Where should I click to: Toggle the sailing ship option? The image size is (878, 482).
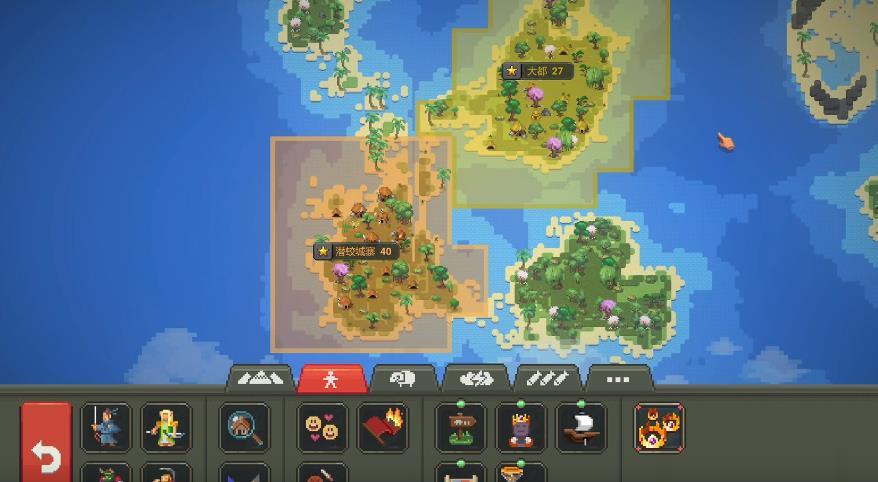(581, 427)
